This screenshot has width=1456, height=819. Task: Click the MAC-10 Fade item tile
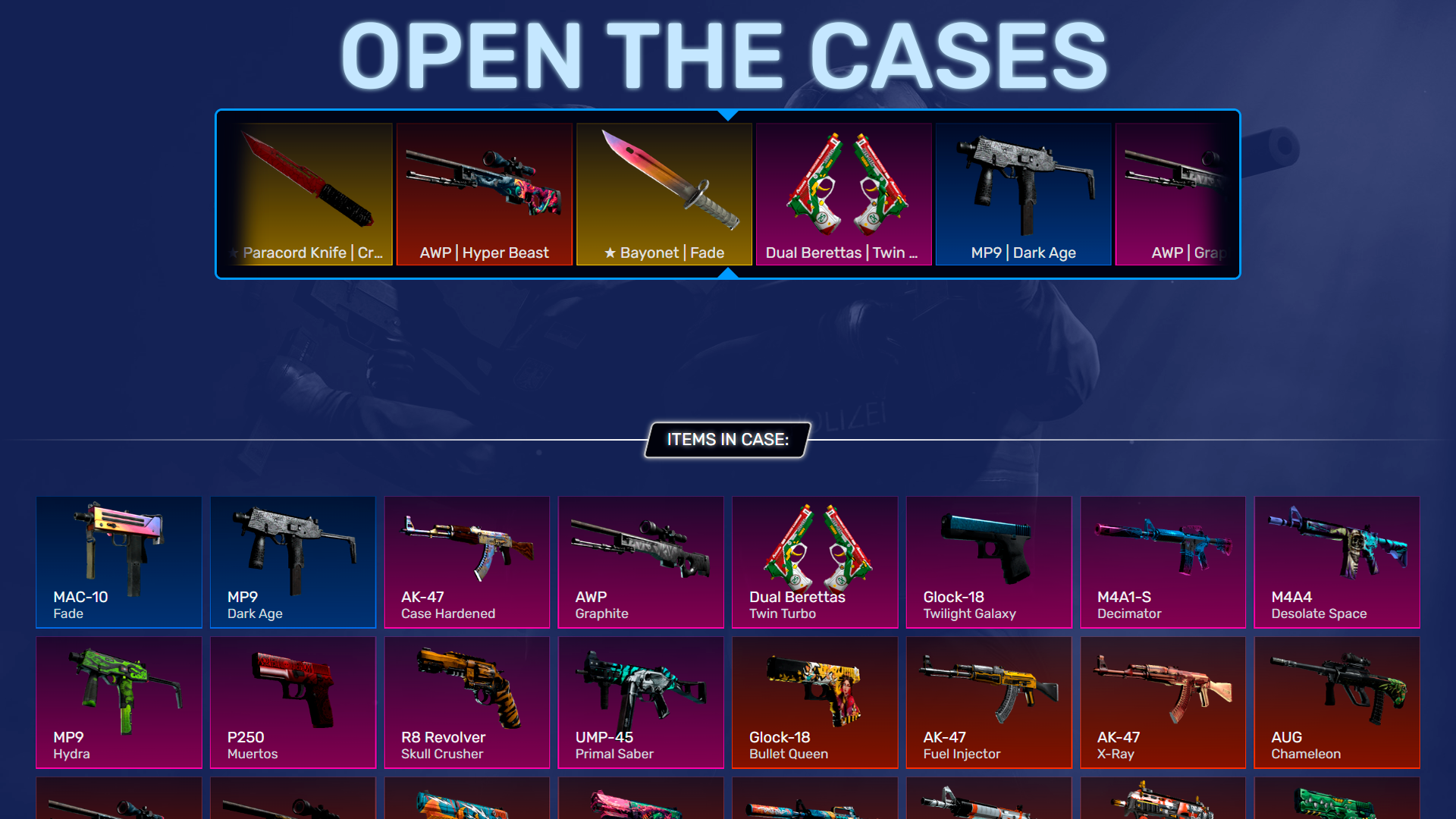click(118, 561)
